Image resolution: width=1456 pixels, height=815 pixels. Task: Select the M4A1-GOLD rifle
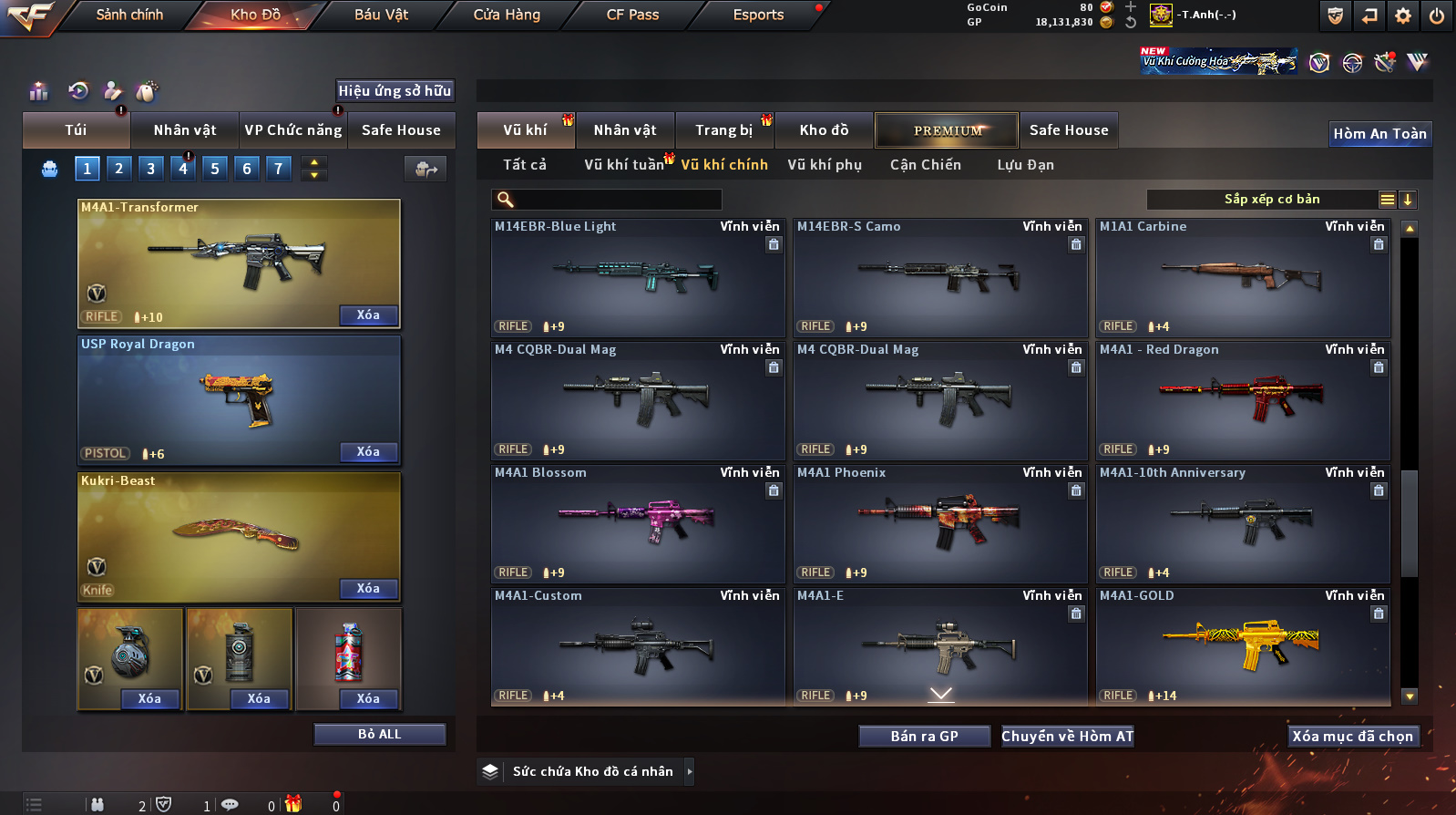(x=1243, y=645)
